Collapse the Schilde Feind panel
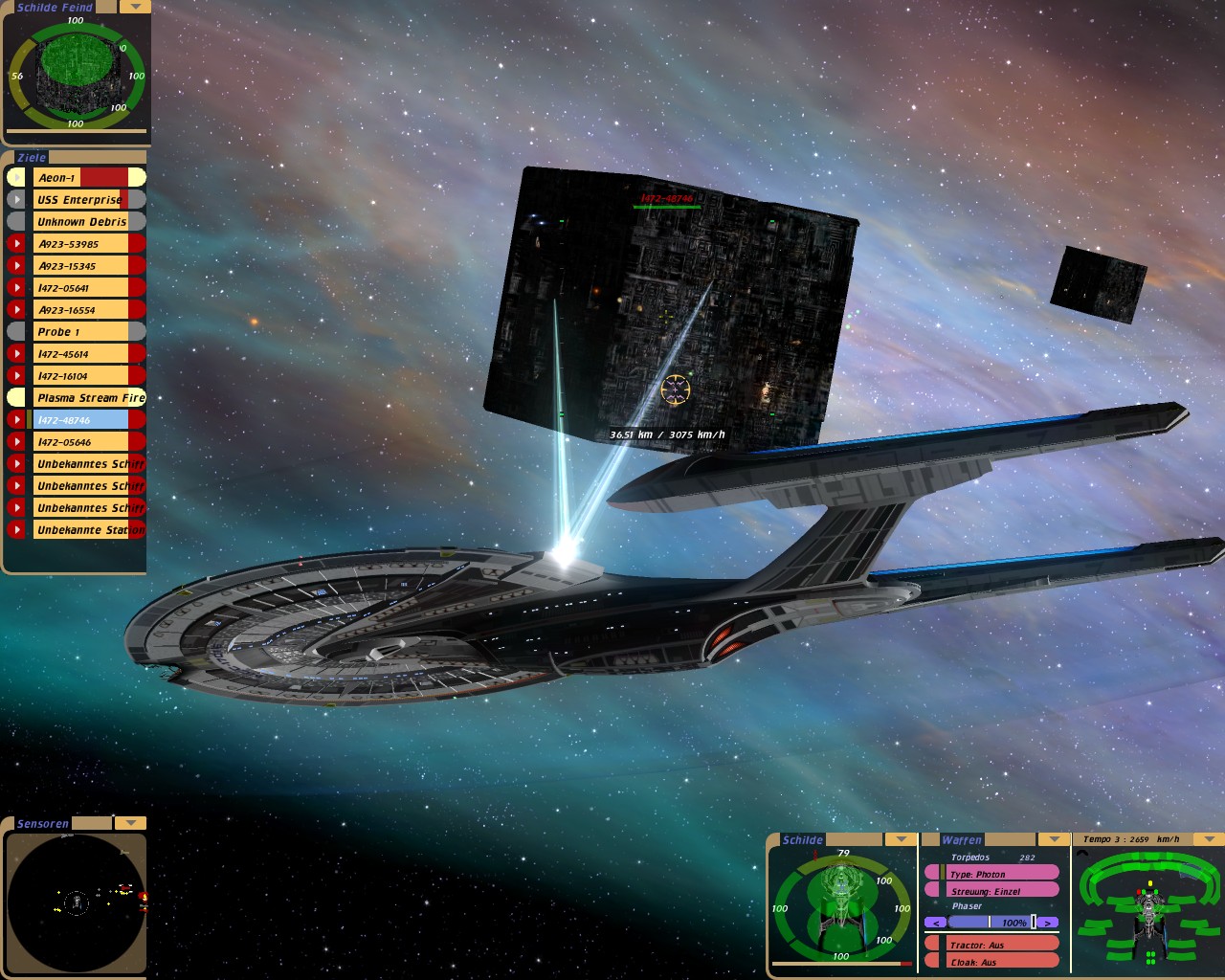 (x=136, y=7)
